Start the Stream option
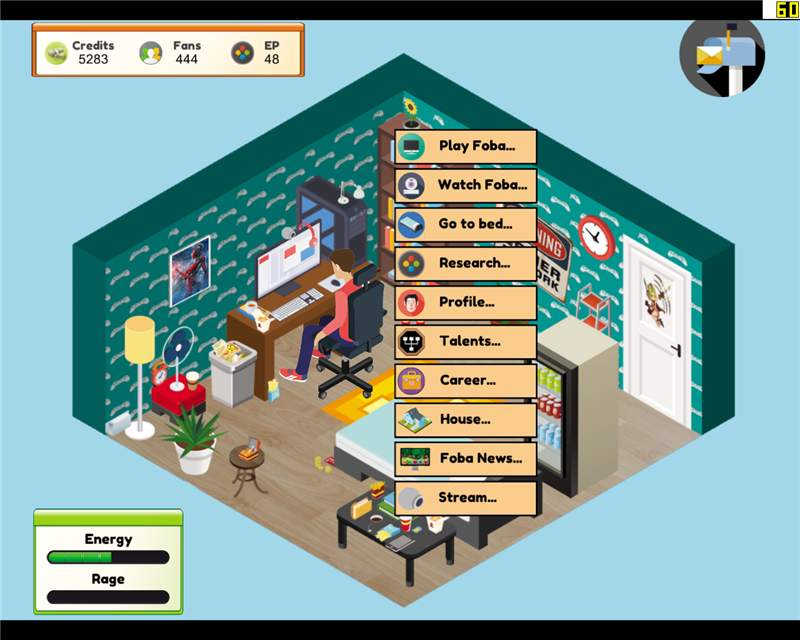800x640 pixels. click(x=466, y=497)
